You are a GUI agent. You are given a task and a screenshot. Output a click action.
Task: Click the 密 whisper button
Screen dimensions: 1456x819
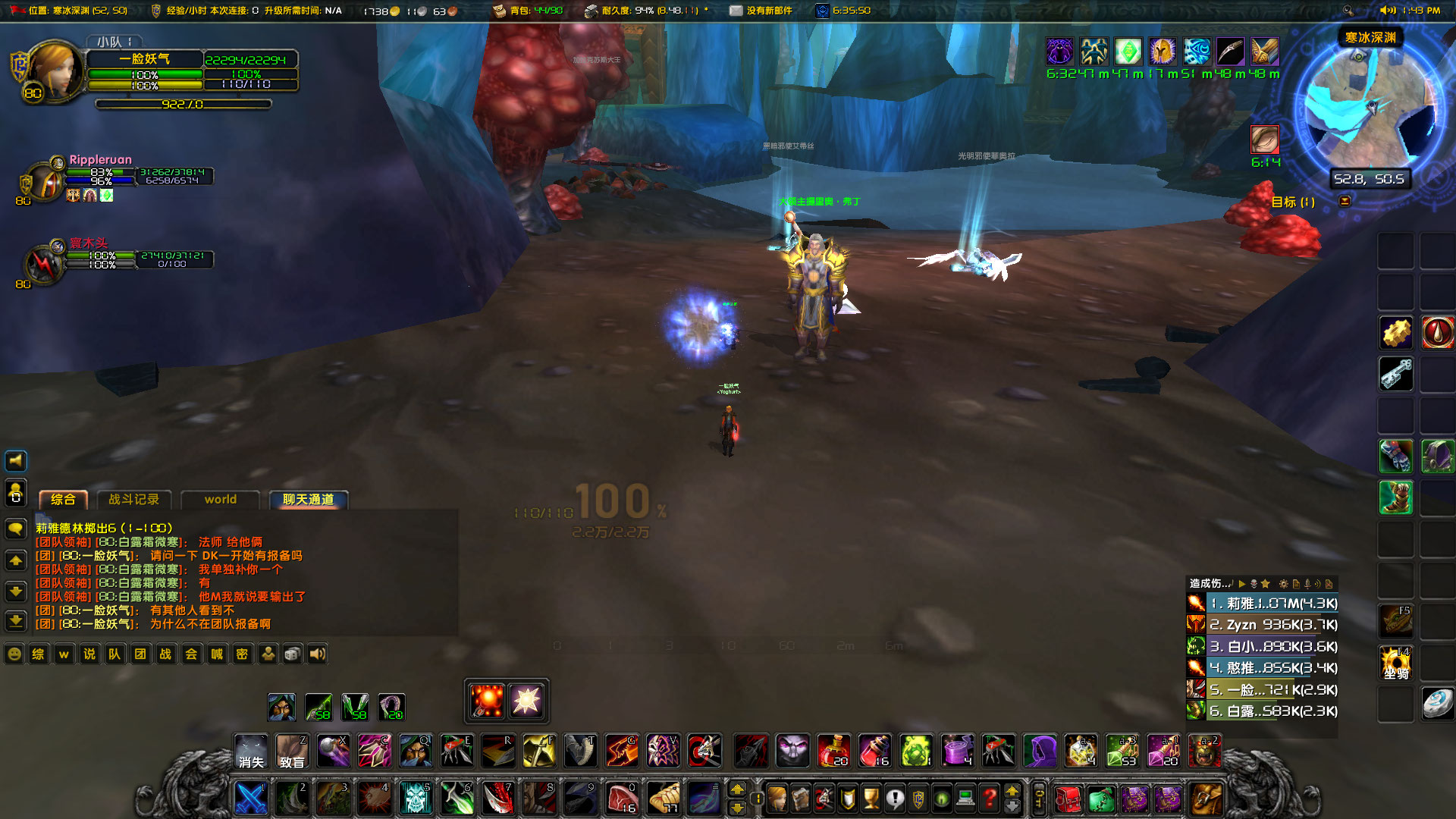[241, 654]
